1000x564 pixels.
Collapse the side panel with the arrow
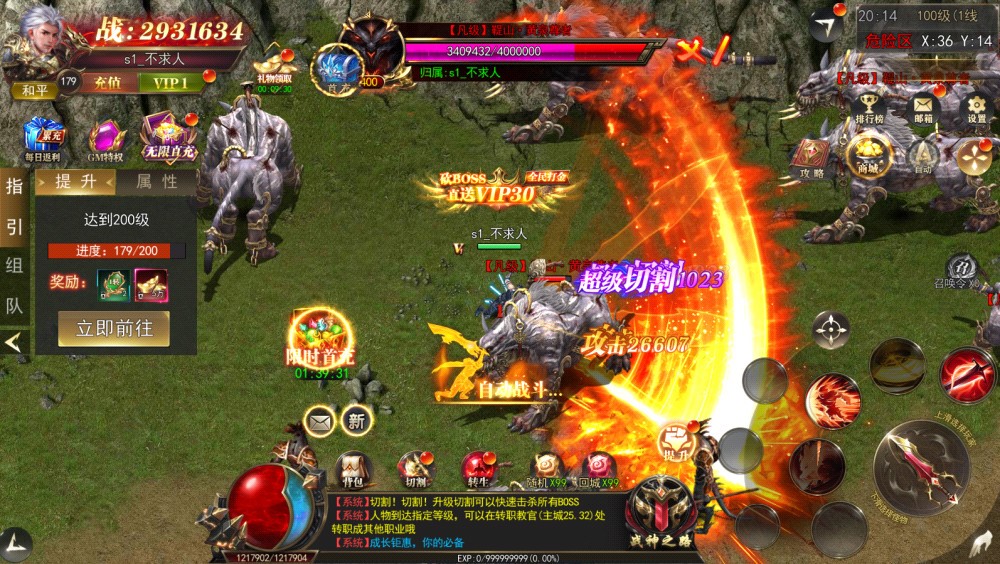tap(14, 343)
